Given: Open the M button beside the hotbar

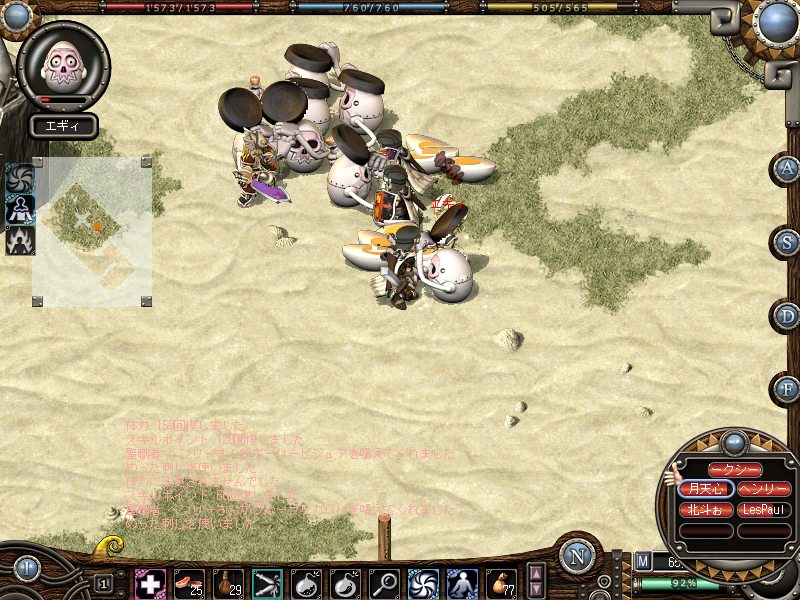Looking at the screenshot, I should pos(643,563).
